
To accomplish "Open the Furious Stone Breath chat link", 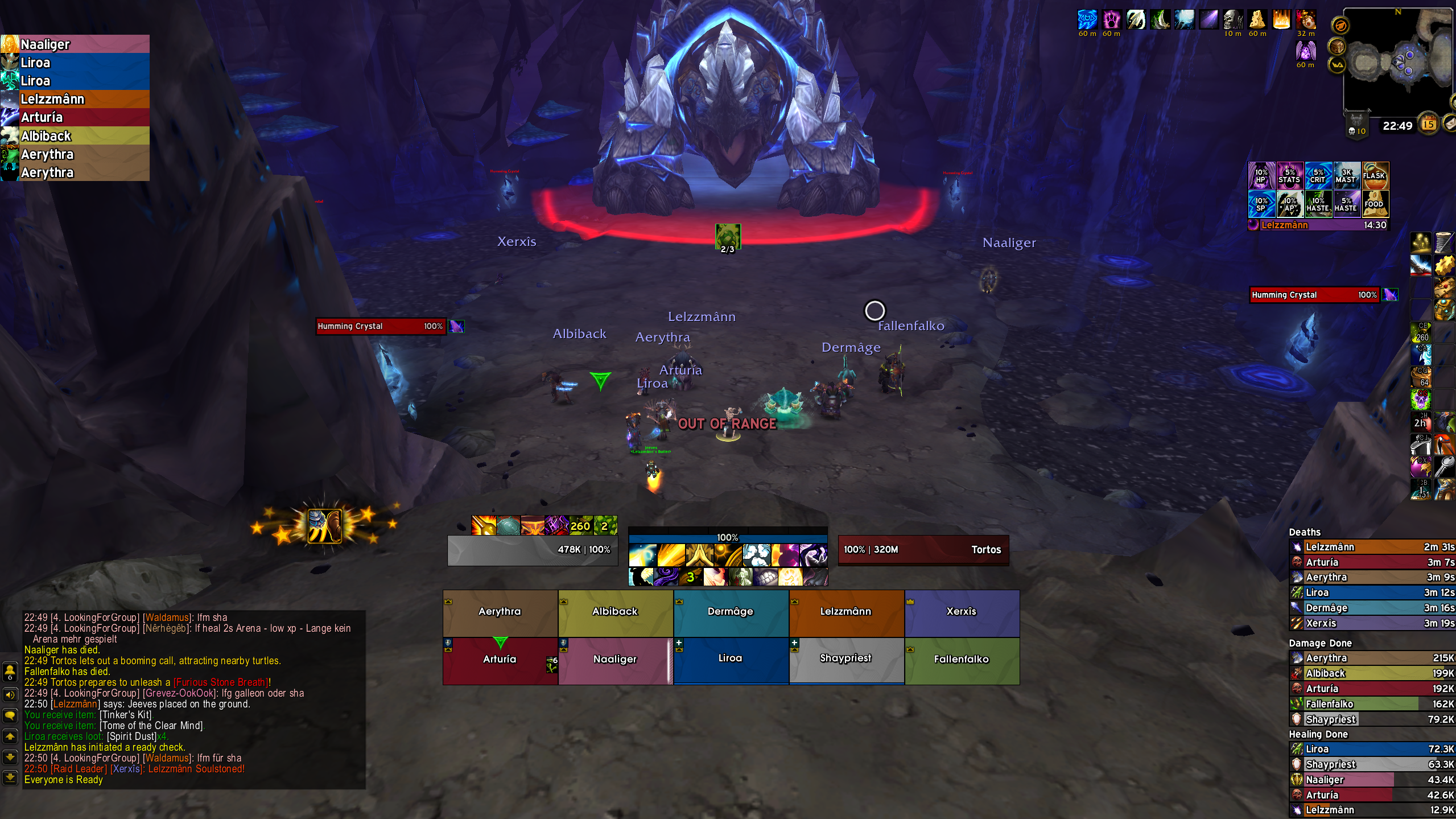I will click(221, 682).
